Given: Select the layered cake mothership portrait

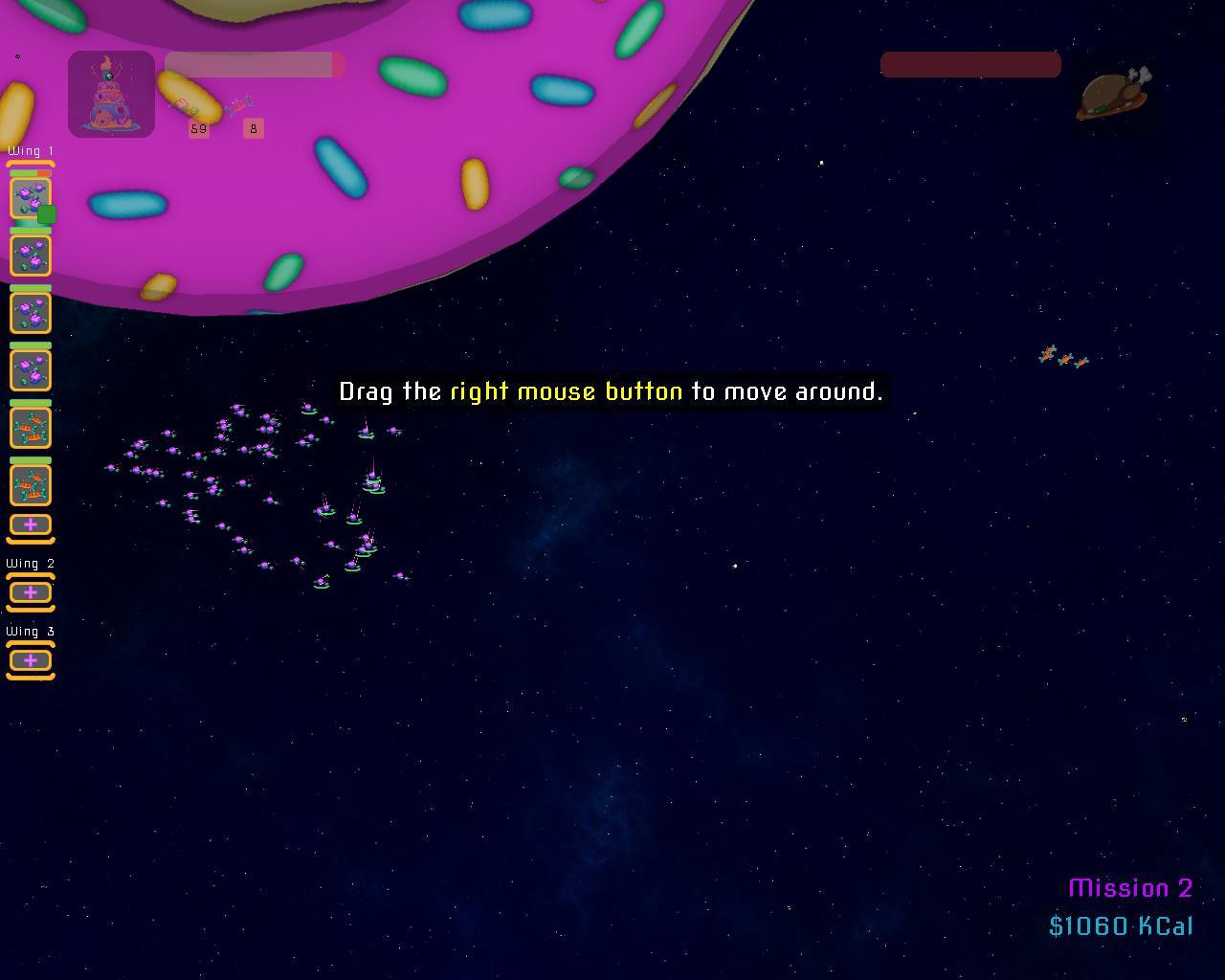Looking at the screenshot, I should [111, 94].
